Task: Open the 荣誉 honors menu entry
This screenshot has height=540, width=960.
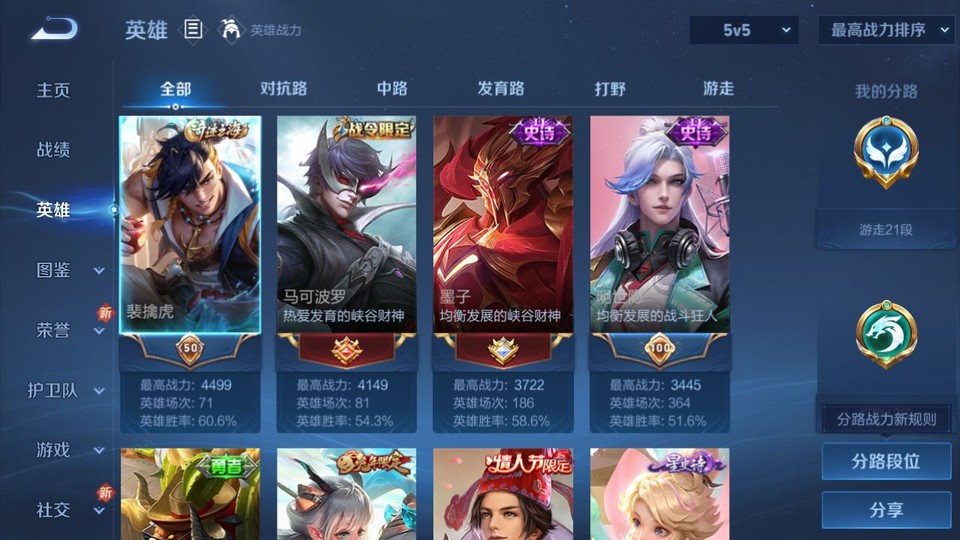Action: pyautogui.click(x=54, y=330)
